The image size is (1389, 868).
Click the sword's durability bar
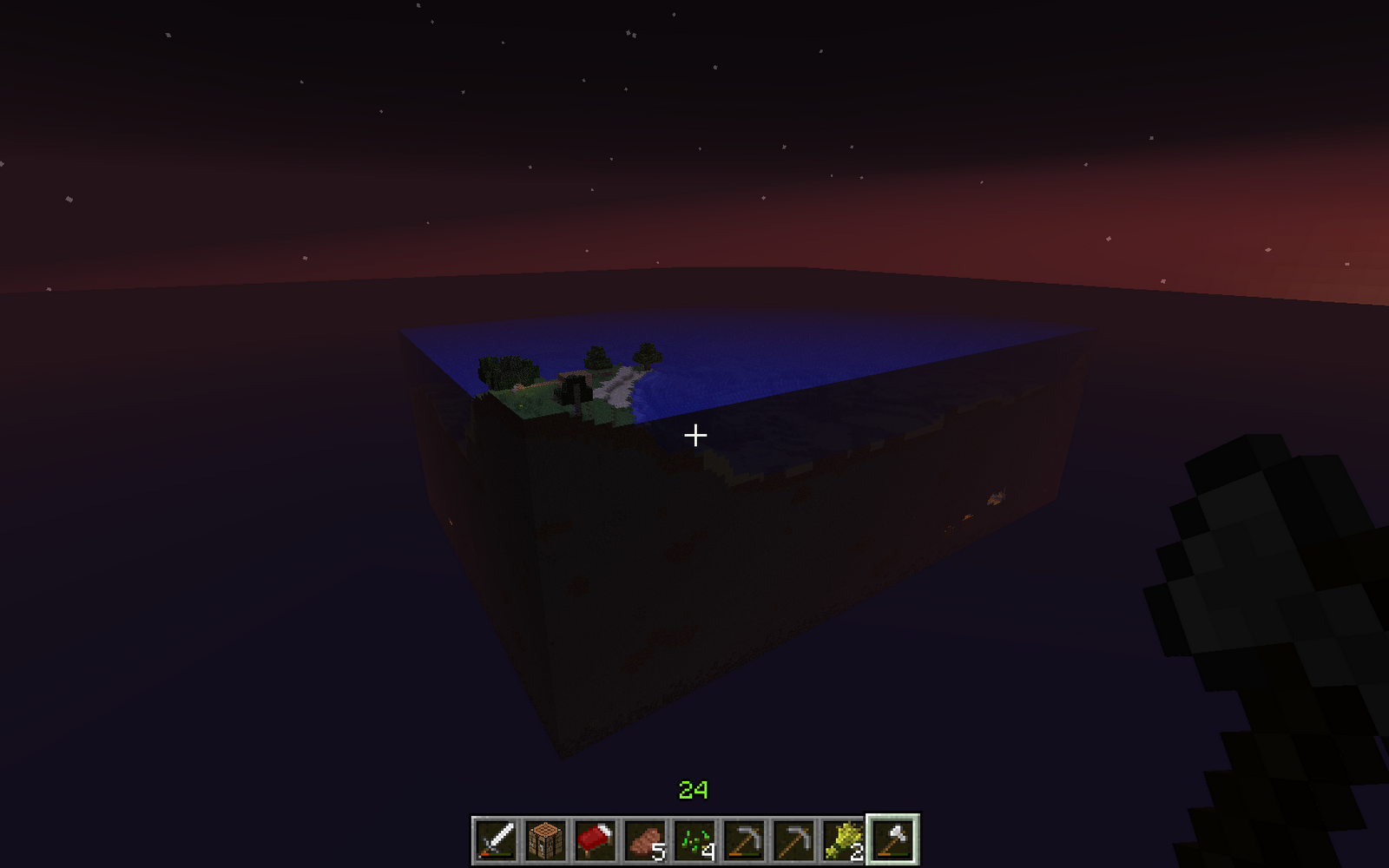click(497, 855)
